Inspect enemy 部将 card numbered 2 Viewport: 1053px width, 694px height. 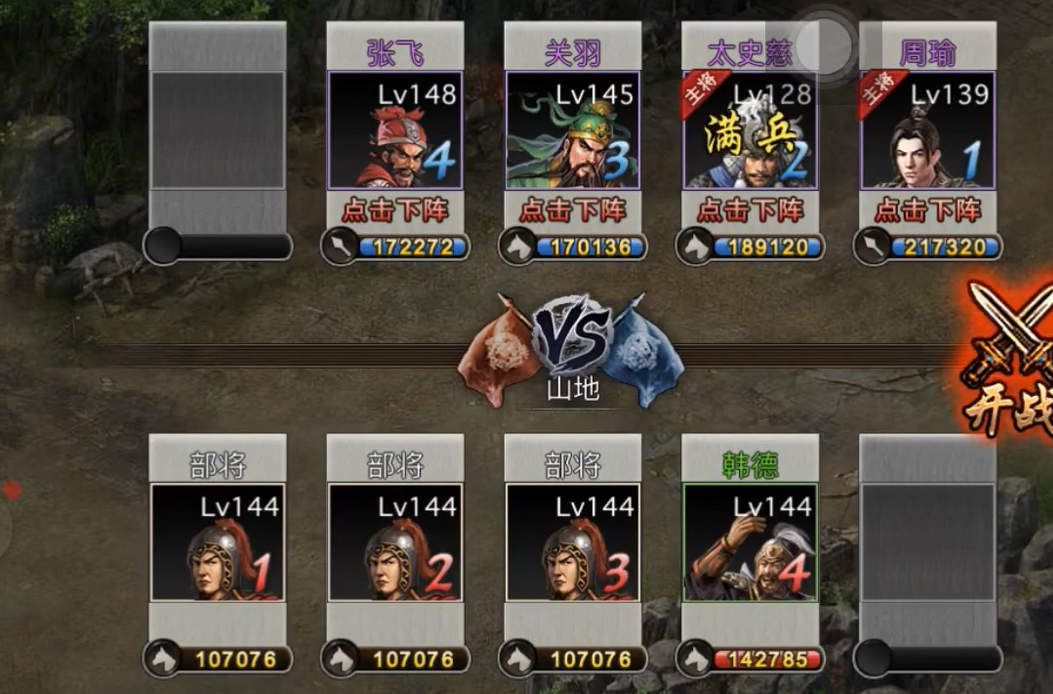[x=395, y=543]
